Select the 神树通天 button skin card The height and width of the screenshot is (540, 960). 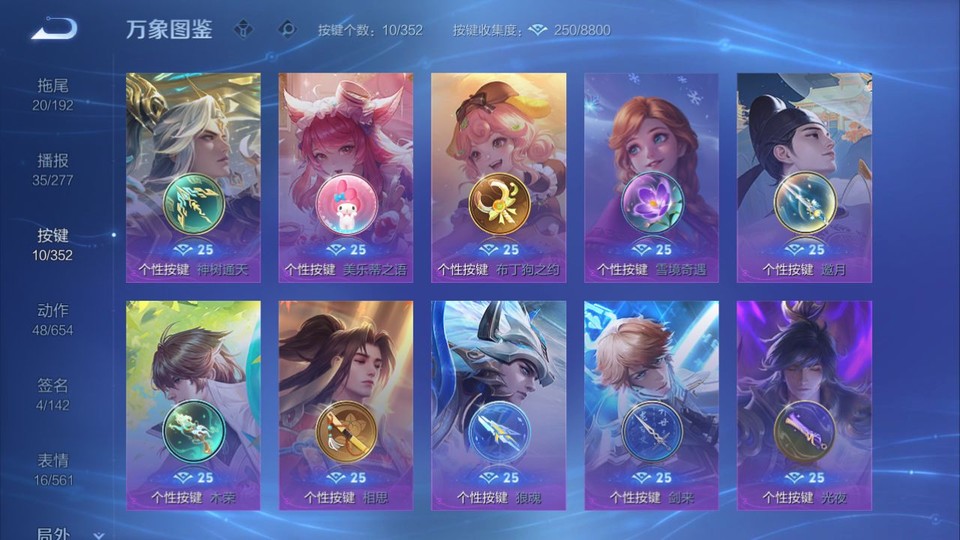193,177
